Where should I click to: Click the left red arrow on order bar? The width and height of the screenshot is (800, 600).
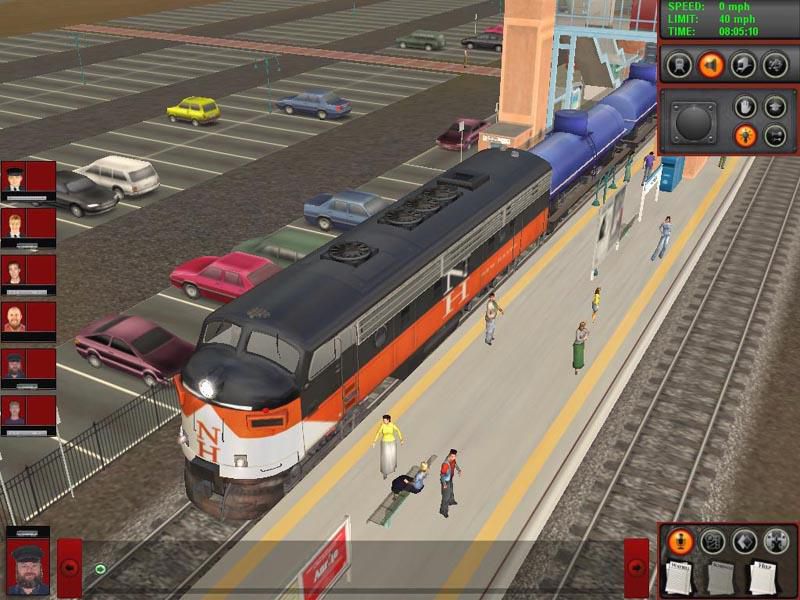click(70, 567)
